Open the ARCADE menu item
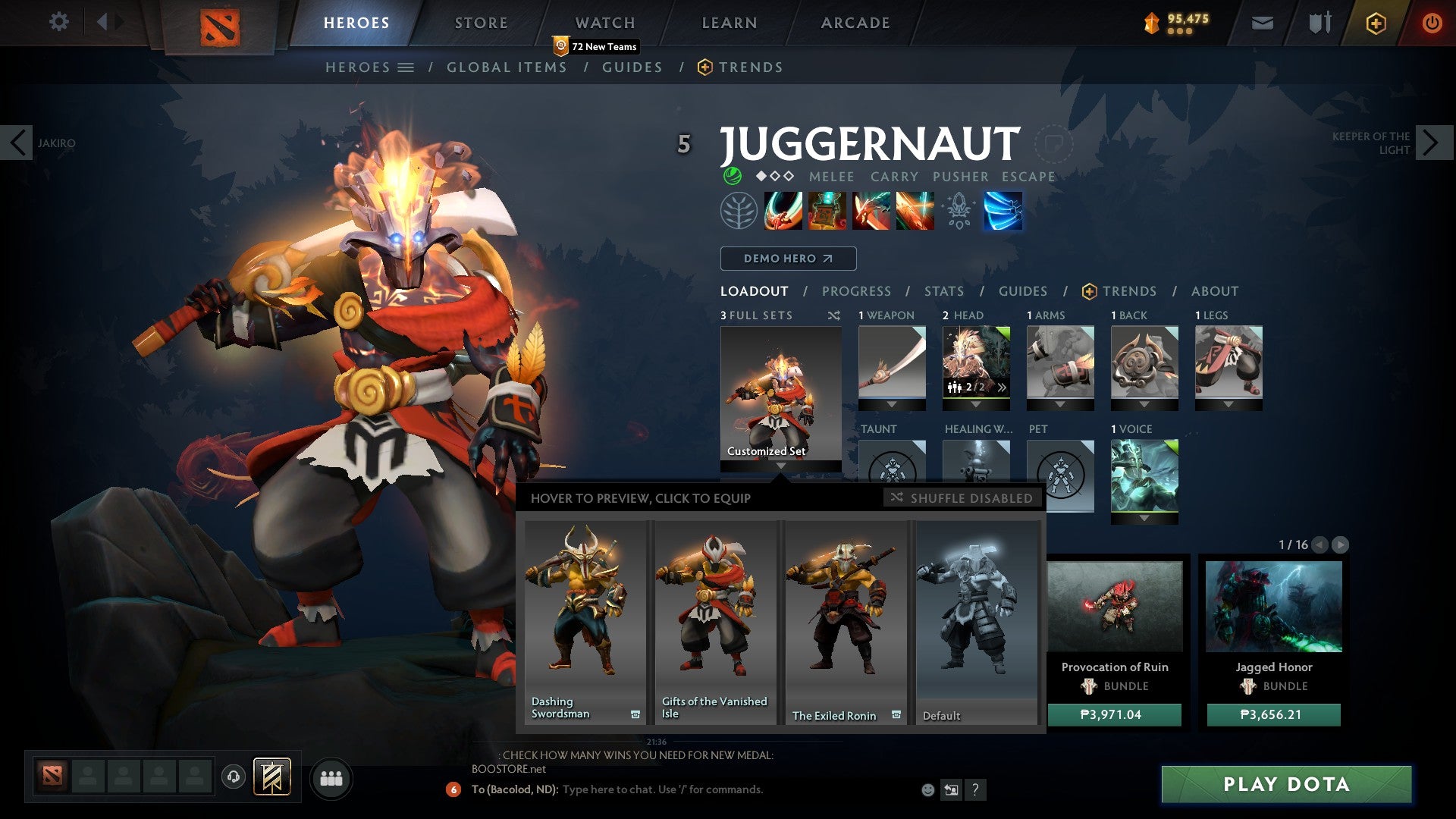The image size is (1456, 819). 855,22
